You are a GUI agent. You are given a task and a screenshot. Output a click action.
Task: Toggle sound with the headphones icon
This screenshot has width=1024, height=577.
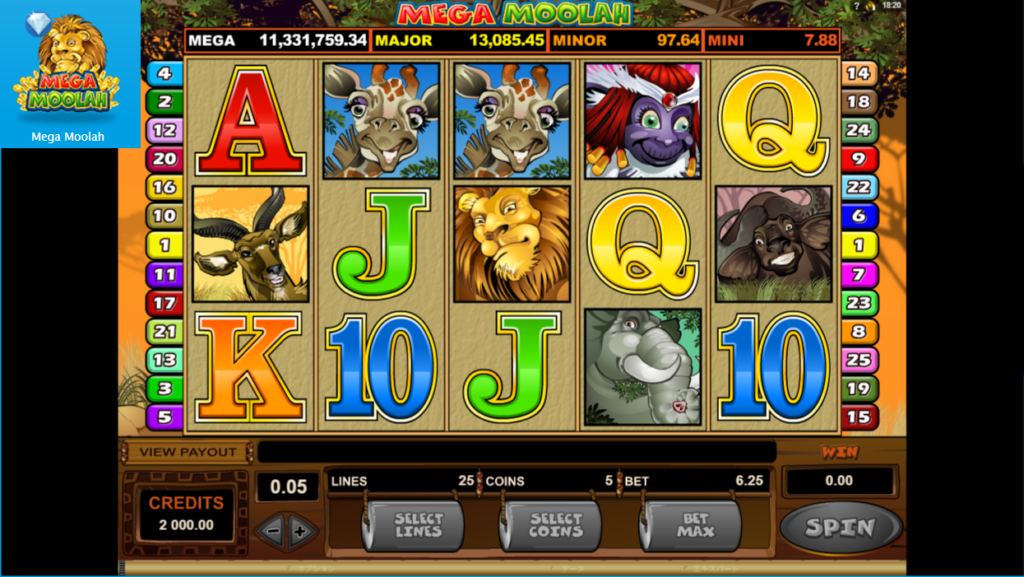(871, 6)
